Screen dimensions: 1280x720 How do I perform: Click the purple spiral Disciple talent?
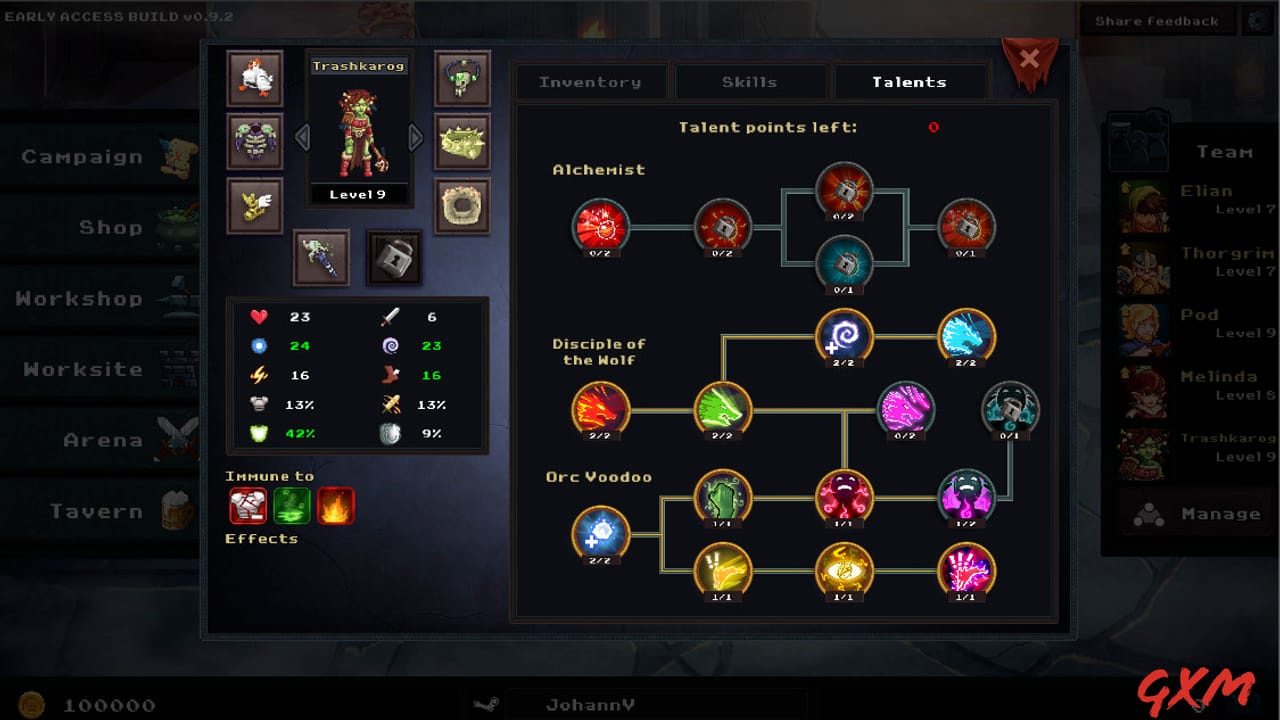click(x=843, y=338)
